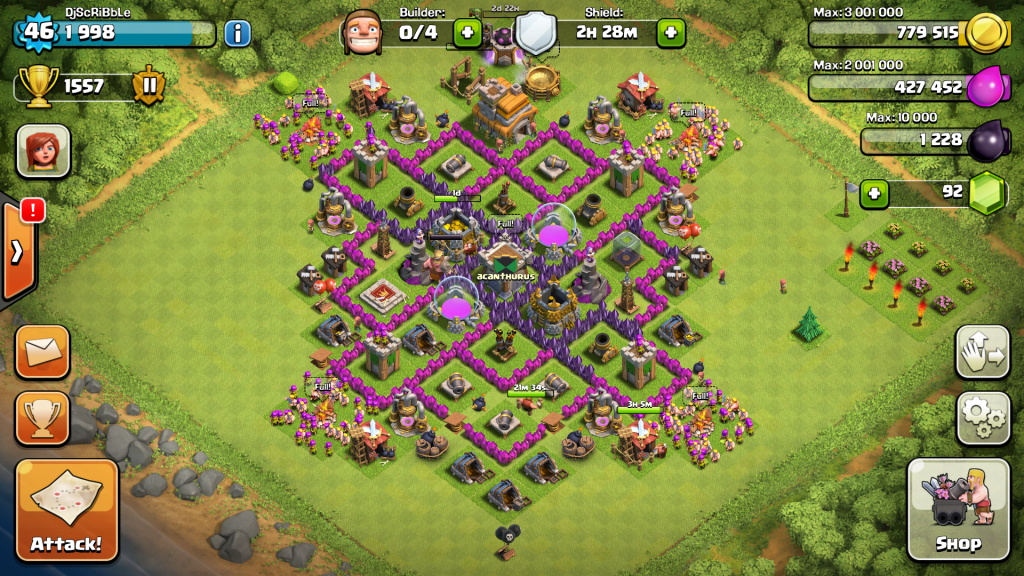
Task: Open the Shop
Action: [x=957, y=509]
